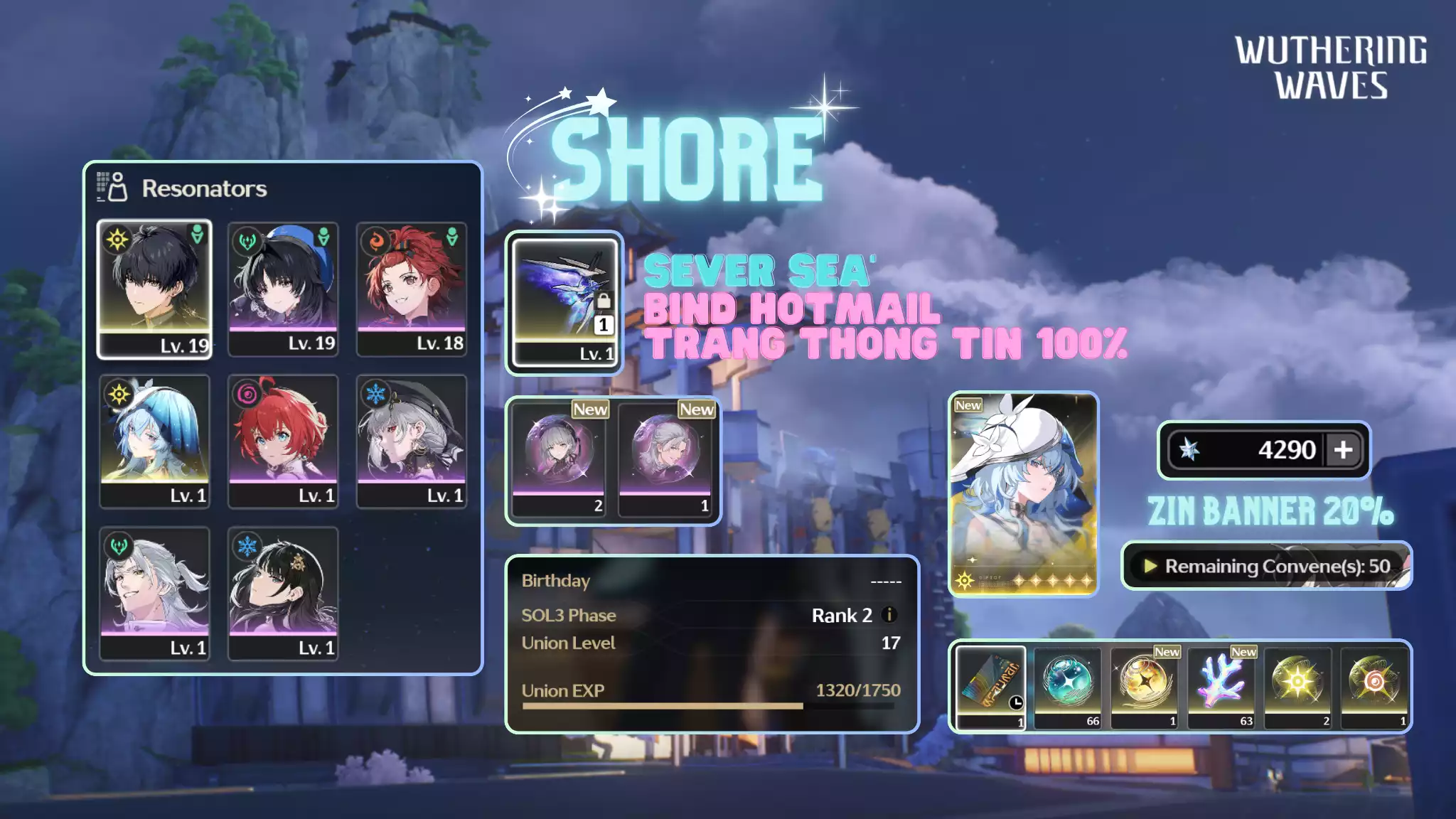Image resolution: width=1456 pixels, height=819 pixels.
Task: Select the short red-haired Lv. 1 resonator
Action: pos(283,441)
